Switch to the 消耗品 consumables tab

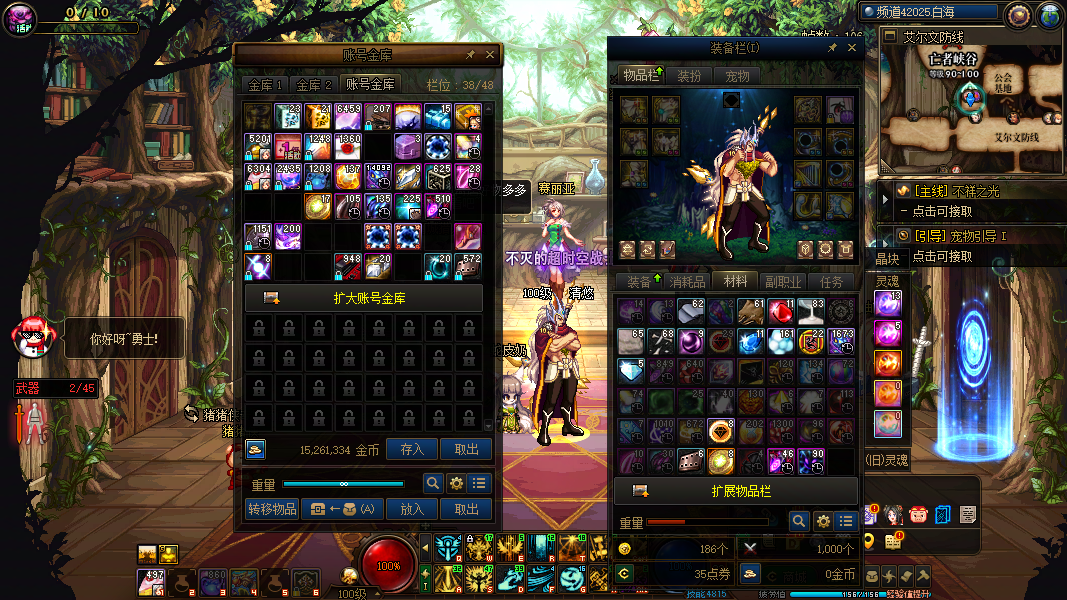click(x=686, y=281)
